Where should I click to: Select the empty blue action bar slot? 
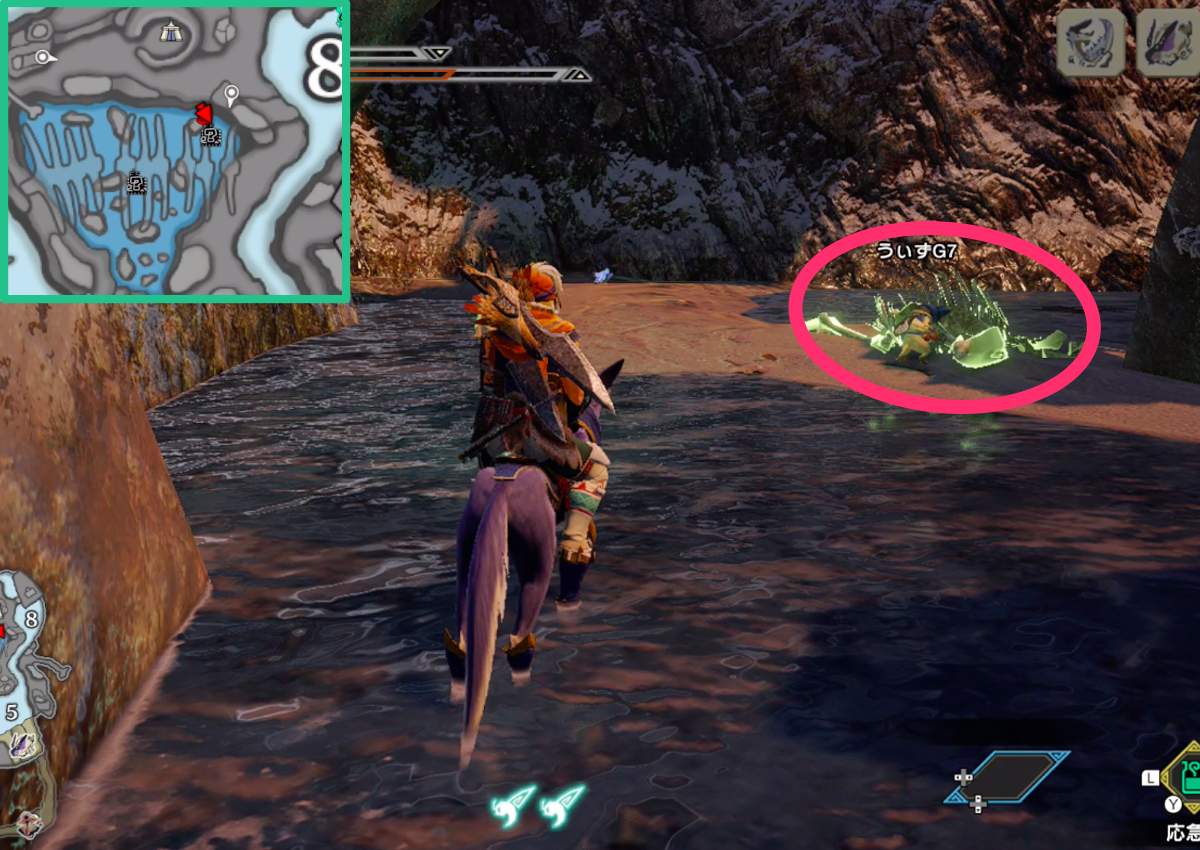click(x=1007, y=778)
